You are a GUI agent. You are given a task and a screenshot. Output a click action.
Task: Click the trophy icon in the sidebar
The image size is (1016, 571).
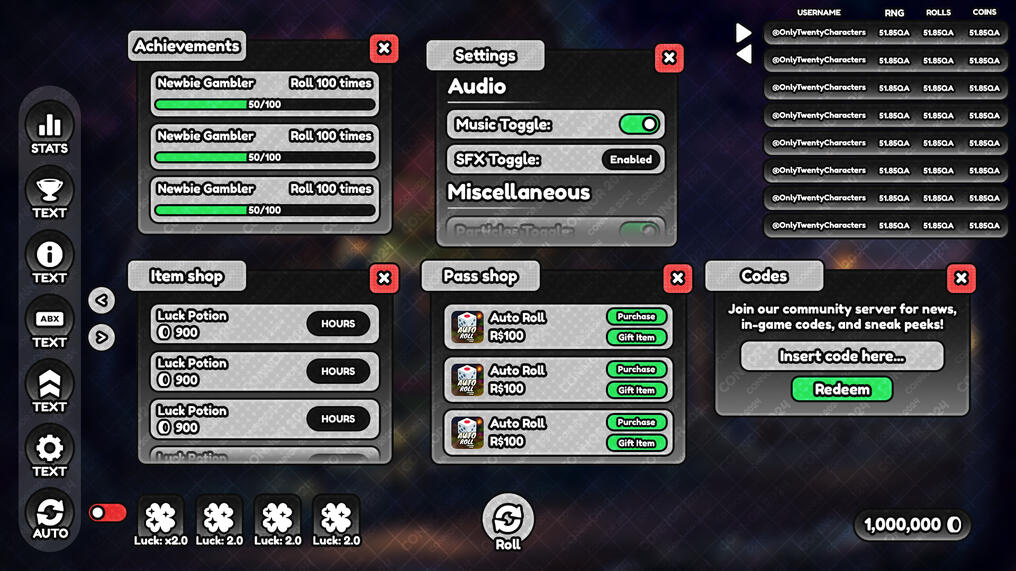click(49, 192)
